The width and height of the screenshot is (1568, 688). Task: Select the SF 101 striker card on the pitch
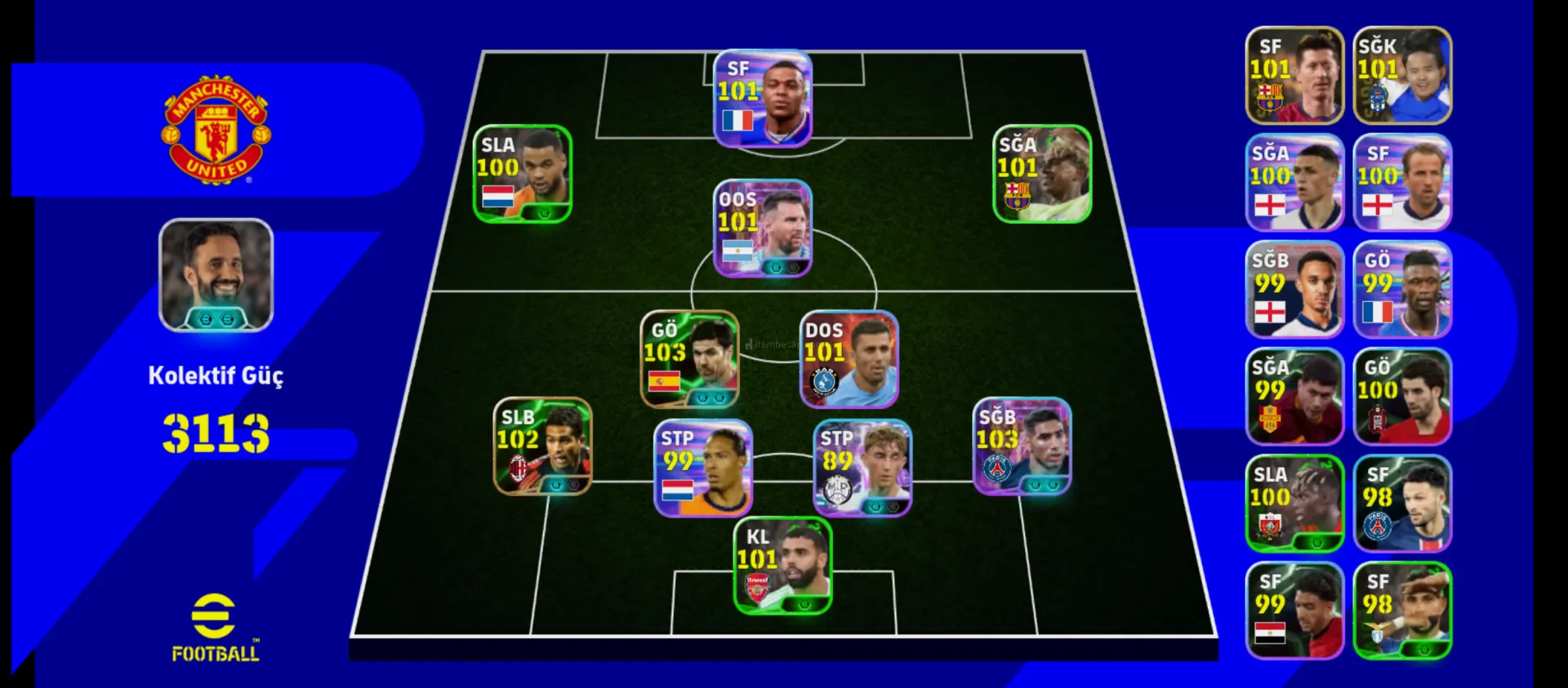pos(763,99)
